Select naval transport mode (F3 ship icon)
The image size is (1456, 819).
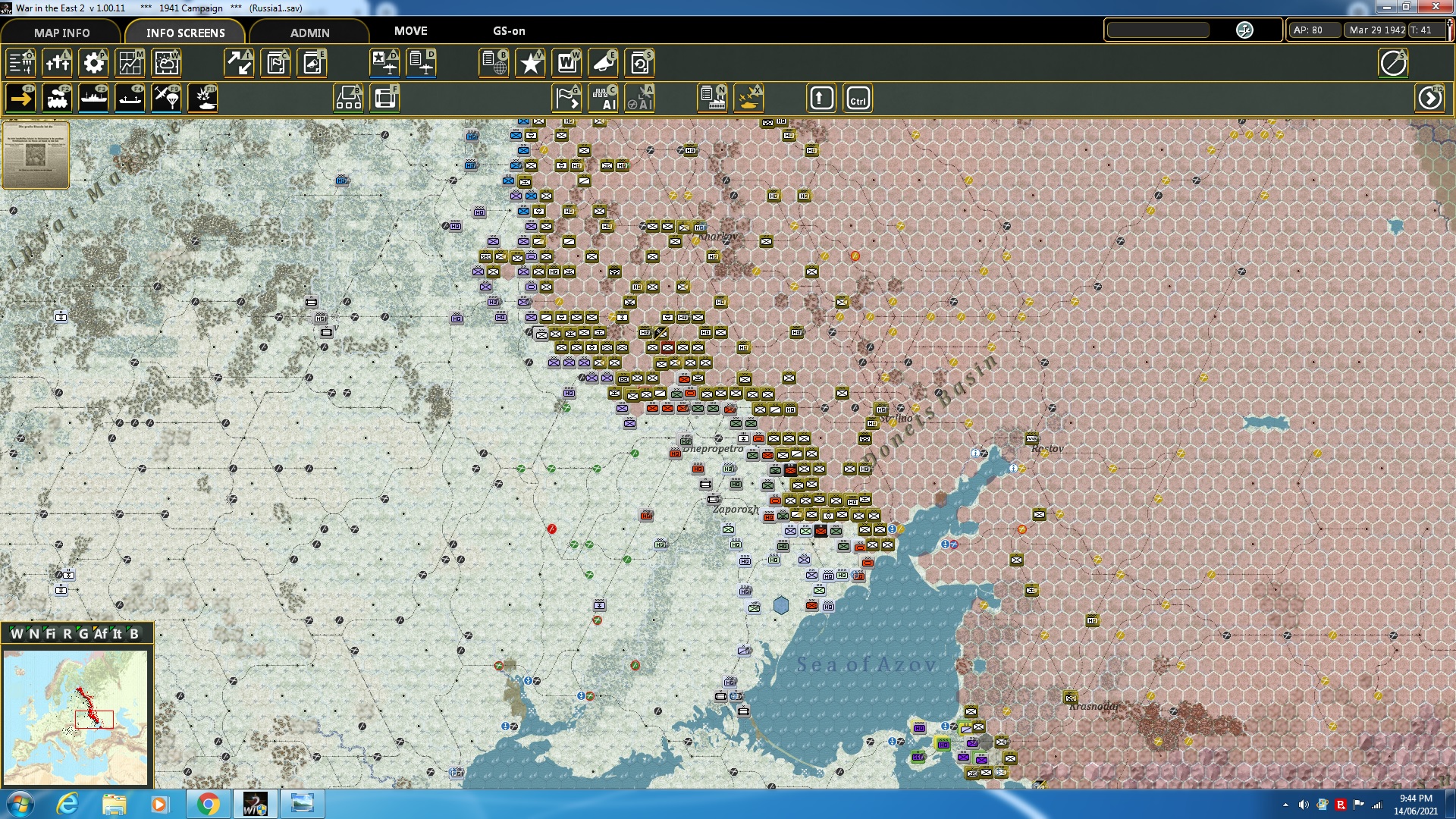[x=94, y=98]
